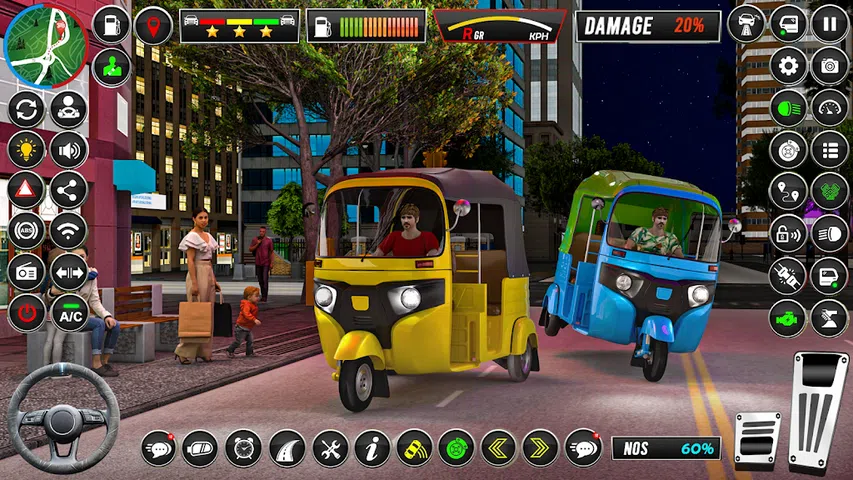This screenshot has height=480, width=853.
Task: Open the wrench and screwdriver repair icon
Action: click(x=329, y=447)
